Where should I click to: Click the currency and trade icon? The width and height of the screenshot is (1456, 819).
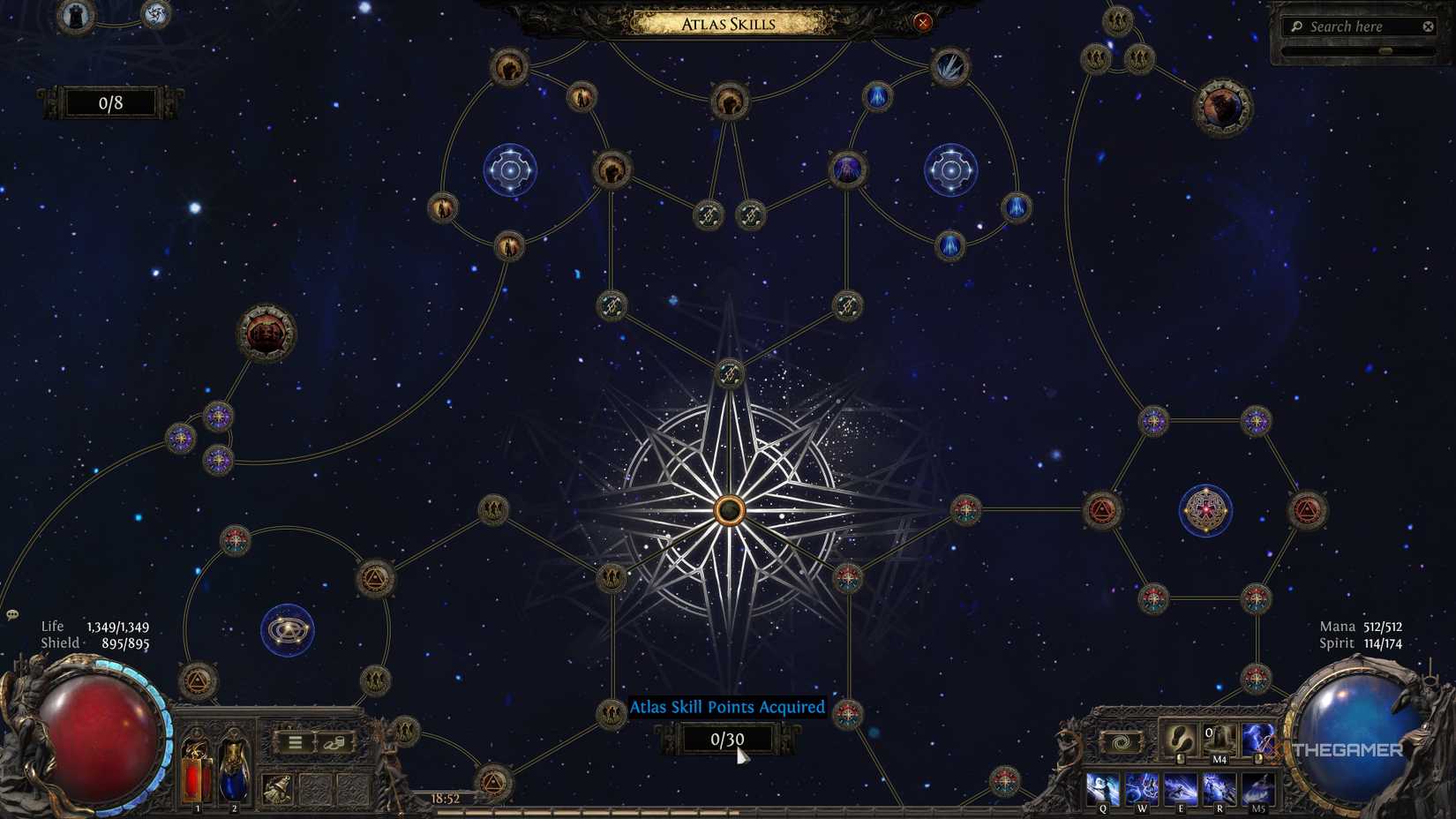[x=334, y=744]
